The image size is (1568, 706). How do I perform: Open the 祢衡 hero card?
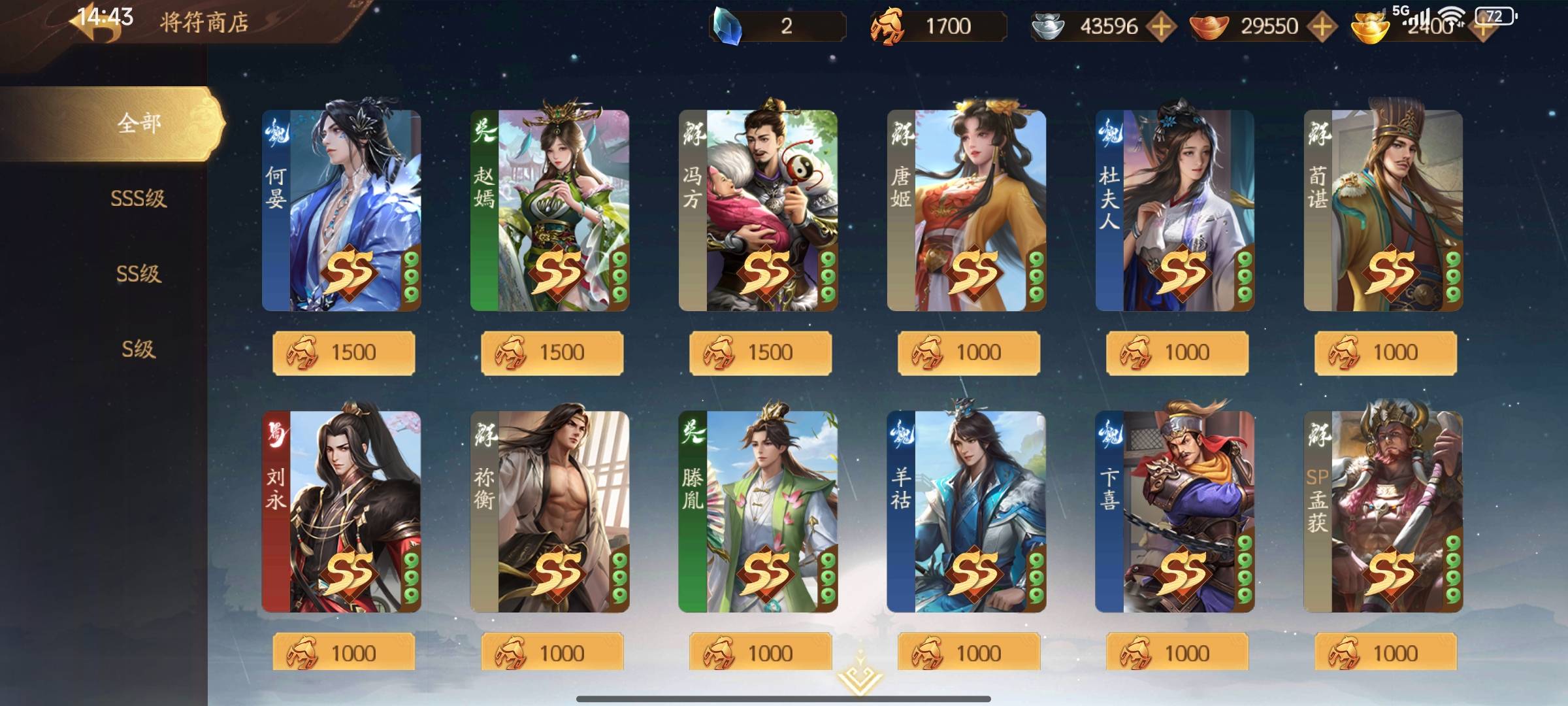pos(549,511)
